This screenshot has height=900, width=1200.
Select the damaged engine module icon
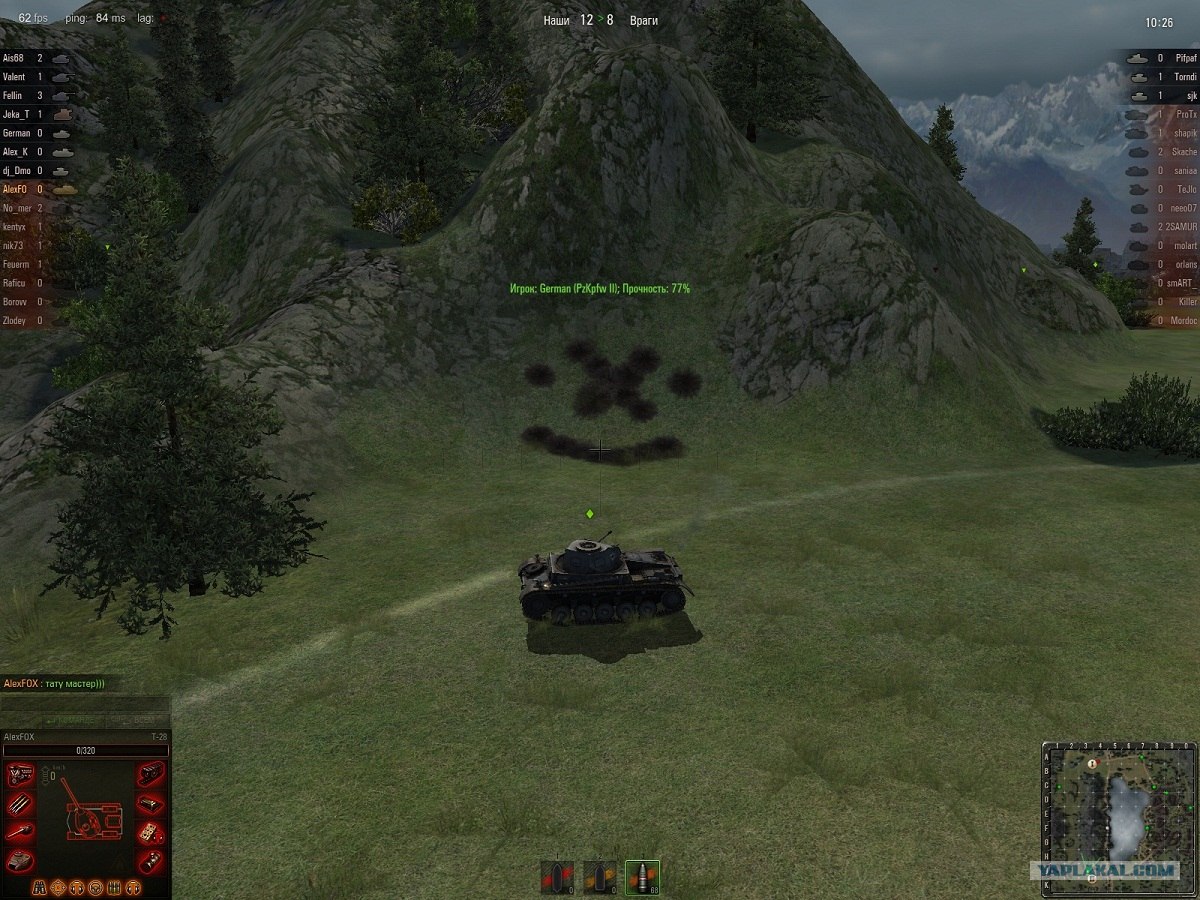21,775
